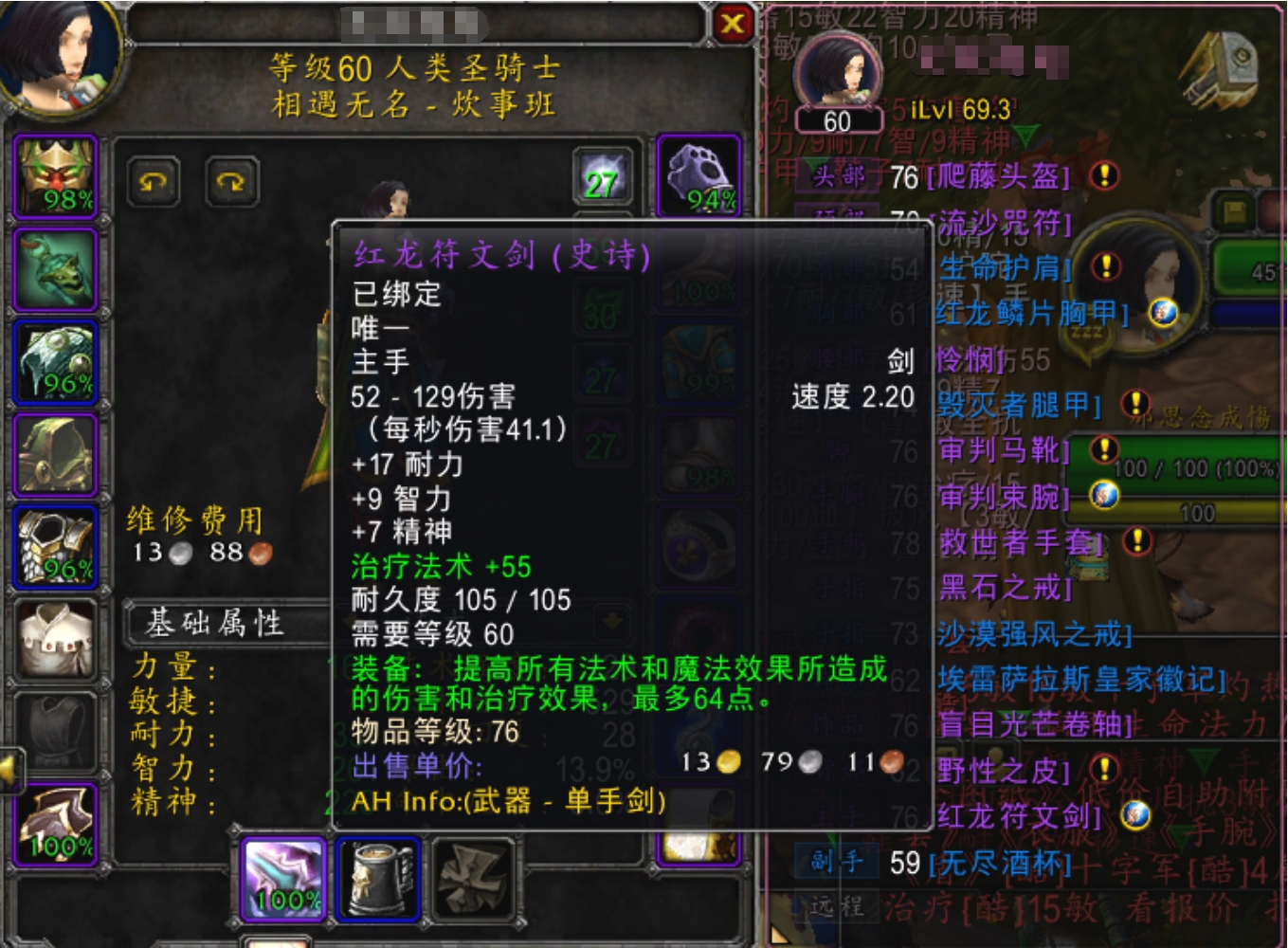Click the [黑石之戒] item link
The image size is (1288, 948).
point(1003,588)
